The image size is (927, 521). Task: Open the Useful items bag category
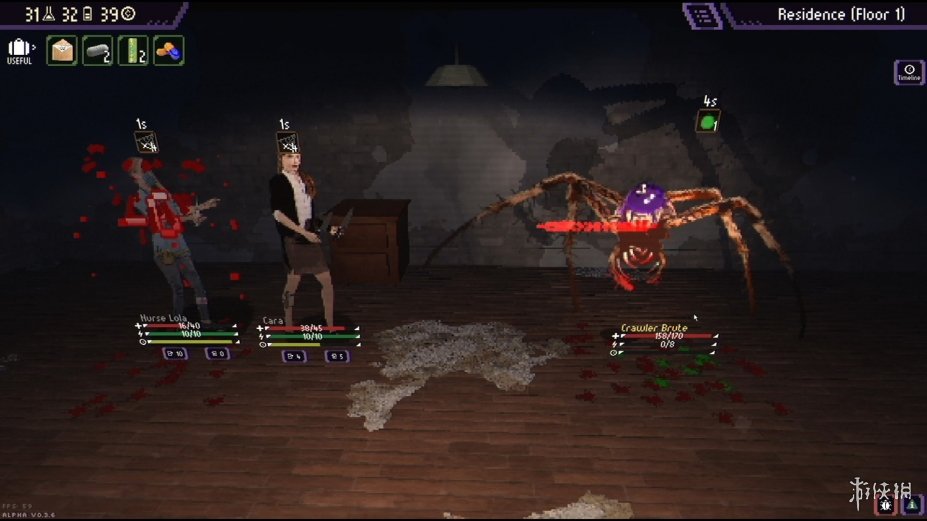point(19,50)
